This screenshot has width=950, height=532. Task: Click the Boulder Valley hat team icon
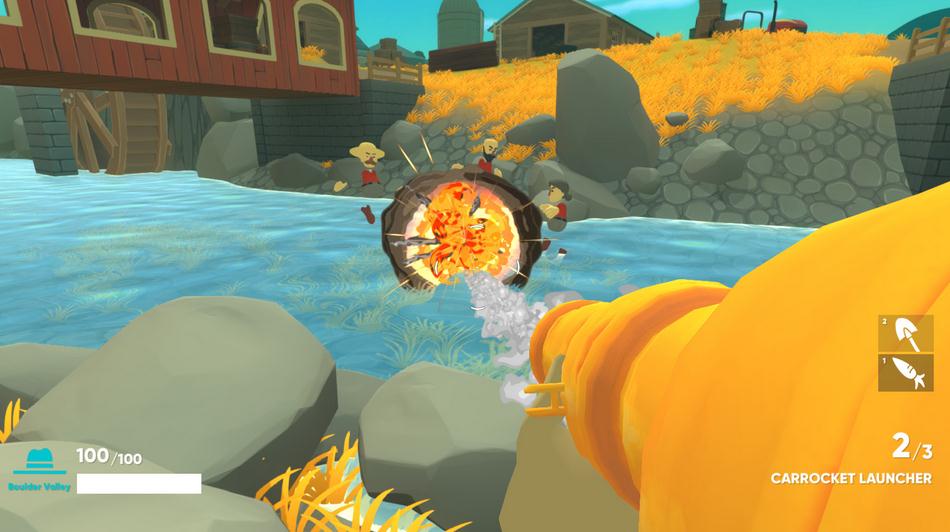click(40, 461)
